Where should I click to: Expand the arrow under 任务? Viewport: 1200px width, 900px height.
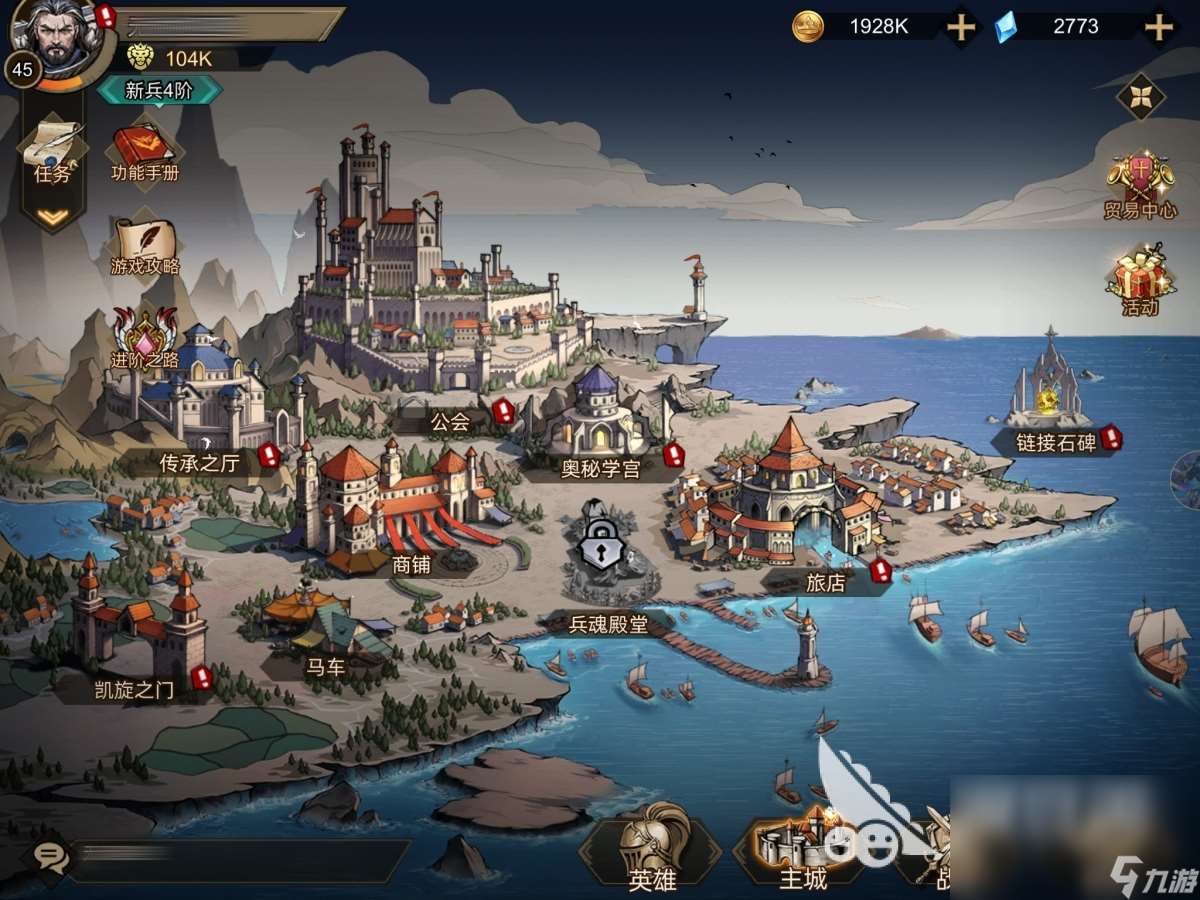pos(52,215)
